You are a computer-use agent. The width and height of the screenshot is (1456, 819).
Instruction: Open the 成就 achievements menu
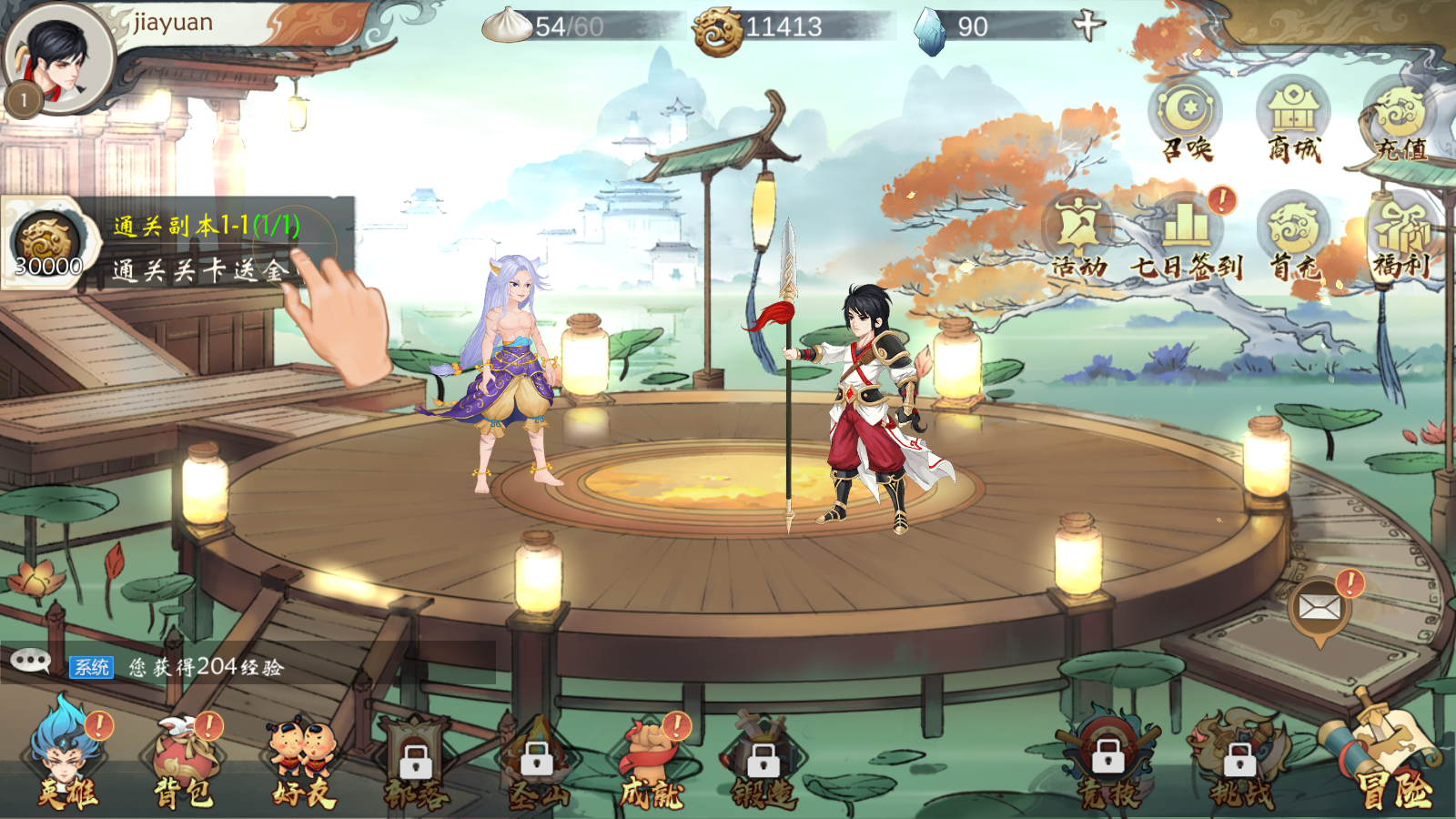(x=652, y=764)
